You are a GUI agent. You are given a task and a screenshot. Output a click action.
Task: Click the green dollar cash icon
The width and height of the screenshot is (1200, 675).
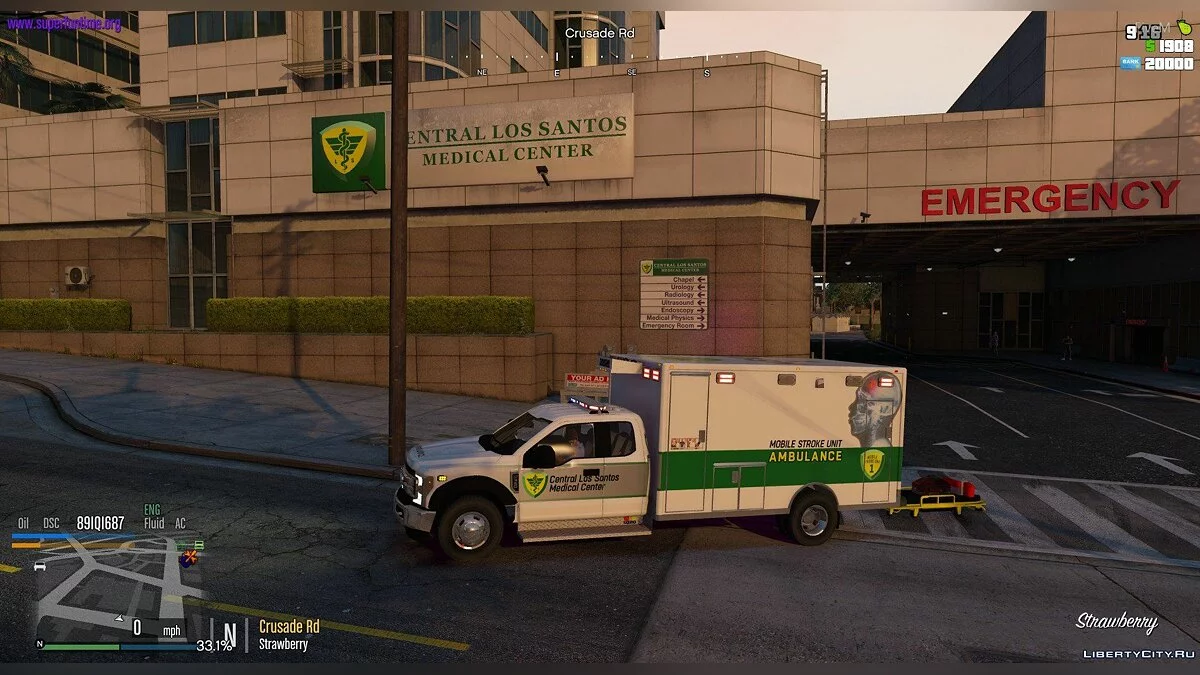pyautogui.click(x=1150, y=46)
